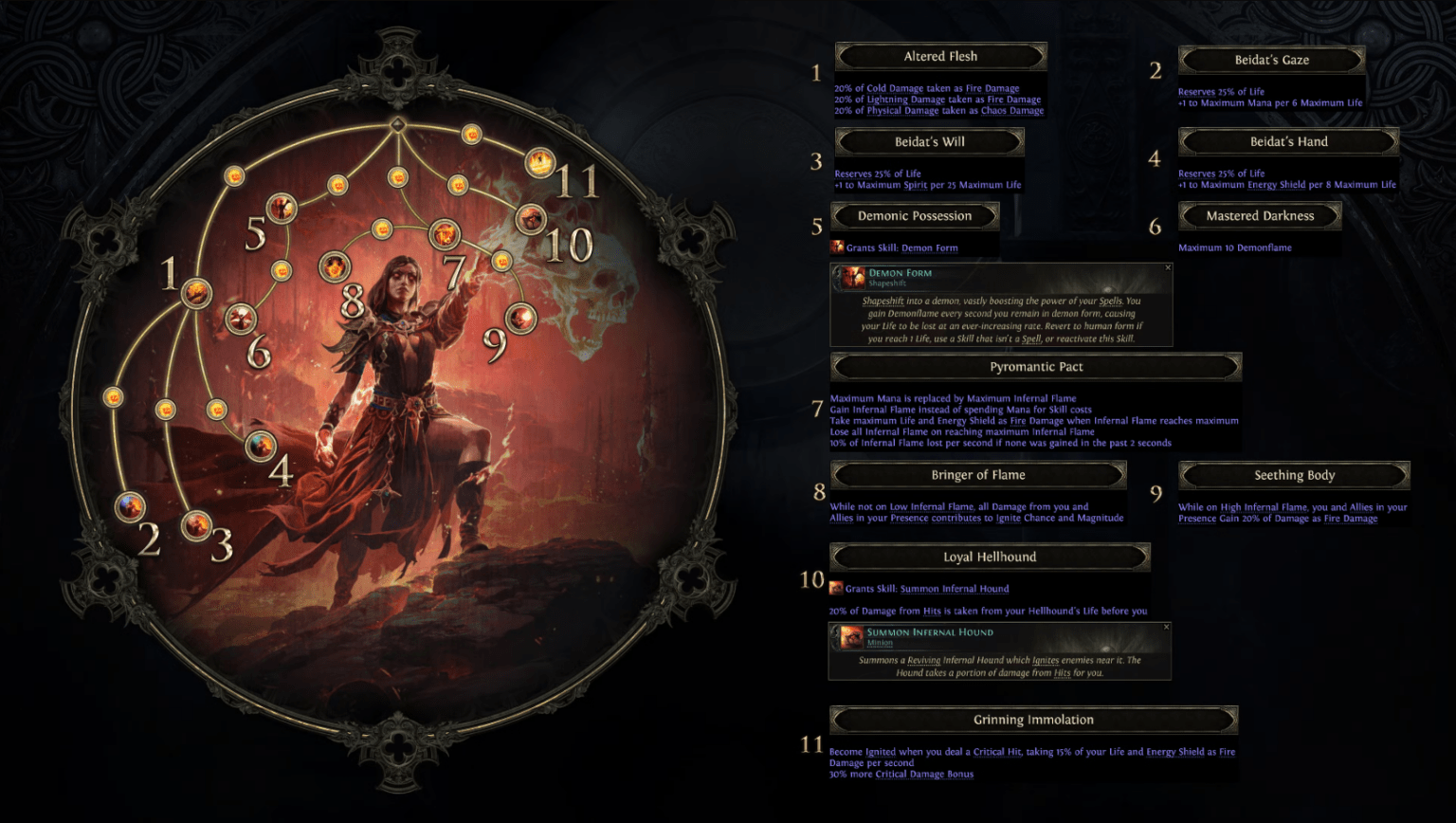This screenshot has height=823, width=1456.
Task: Click the Grinning Immolation node at top right
Action: pyautogui.click(x=538, y=163)
